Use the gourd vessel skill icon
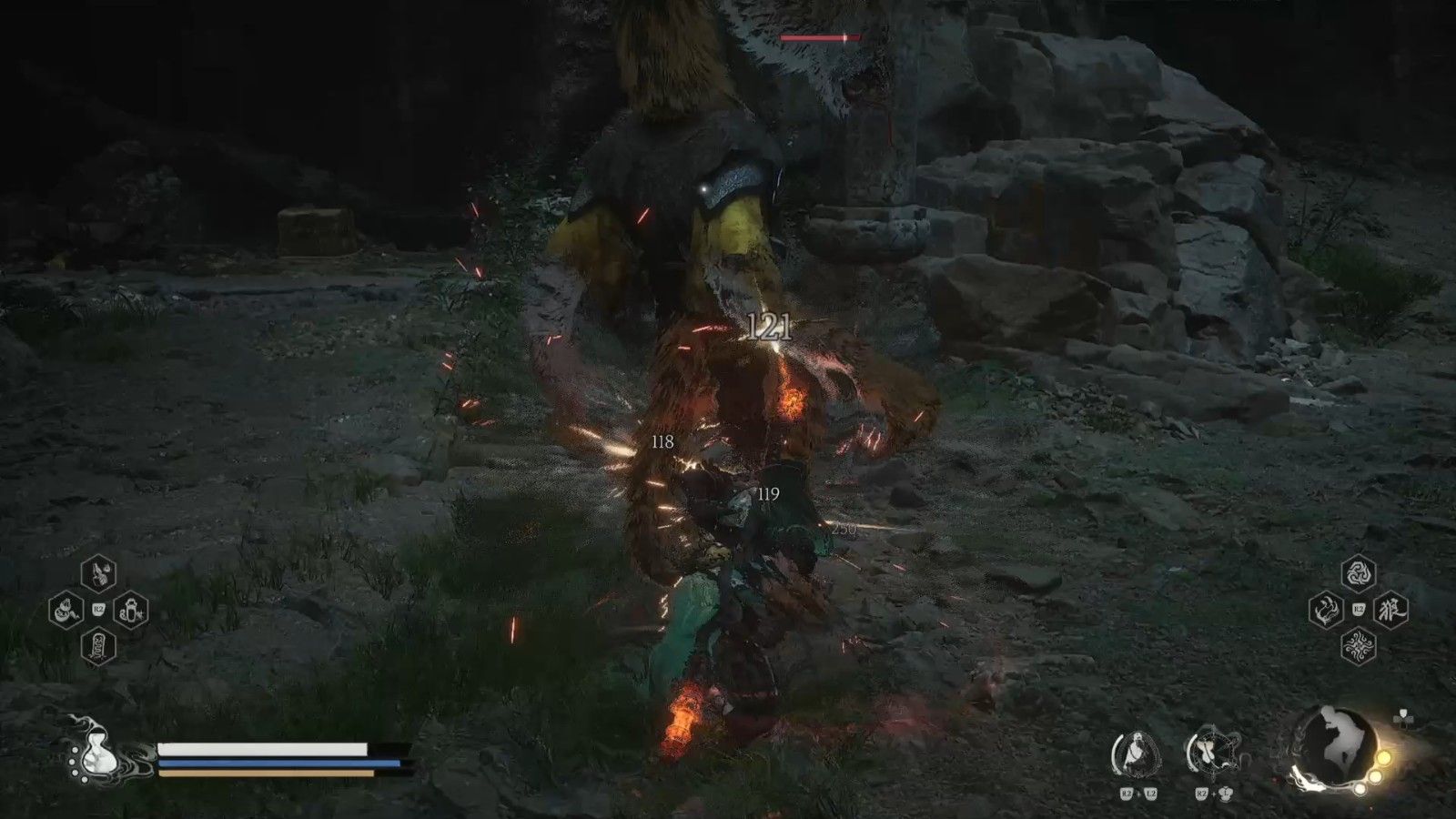Image resolution: width=1456 pixels, height=819 pixels. click(x=1211, y=754)
